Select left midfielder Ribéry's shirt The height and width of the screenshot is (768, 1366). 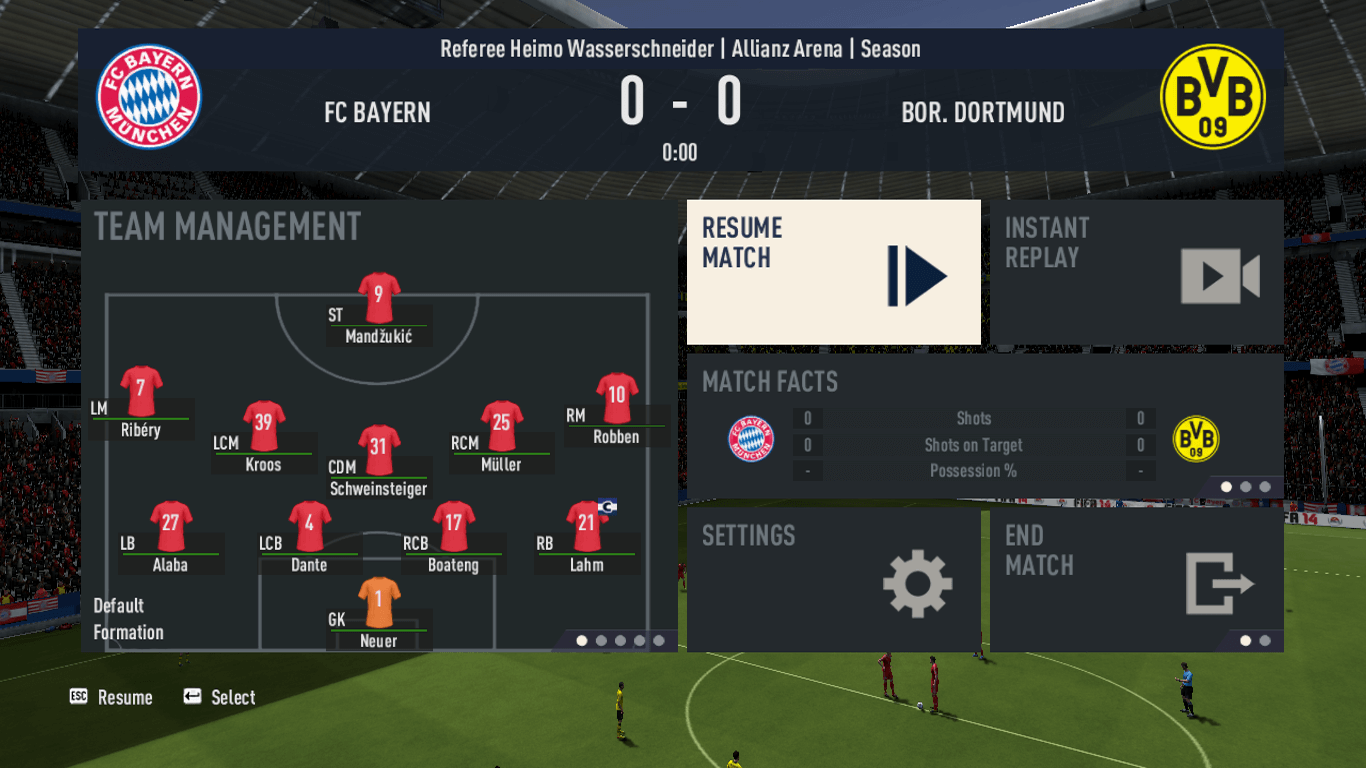click(x=141, y=391)
